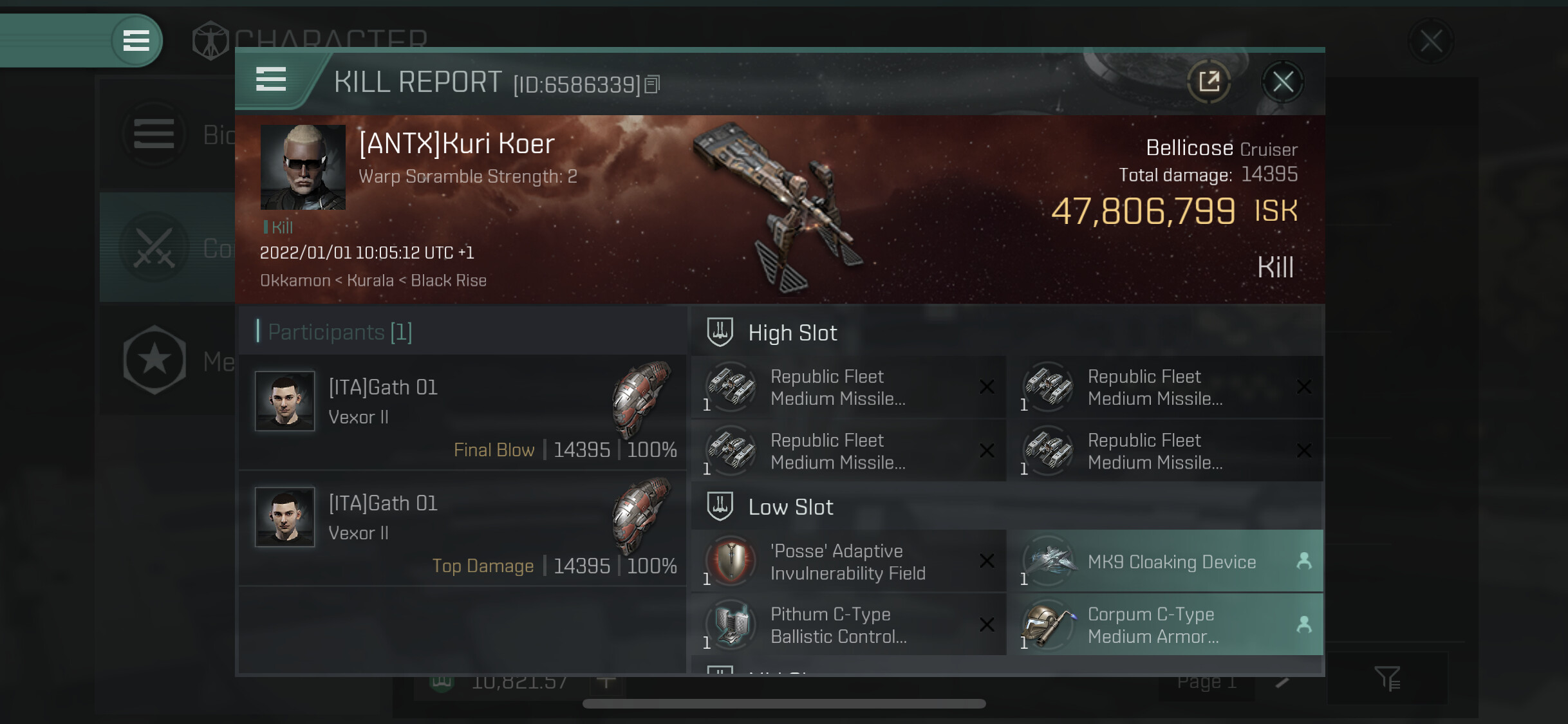Close the Character screen behind the report
Image resolution: width=1568 pixels, height=724 pixels.
[1430, 41]
